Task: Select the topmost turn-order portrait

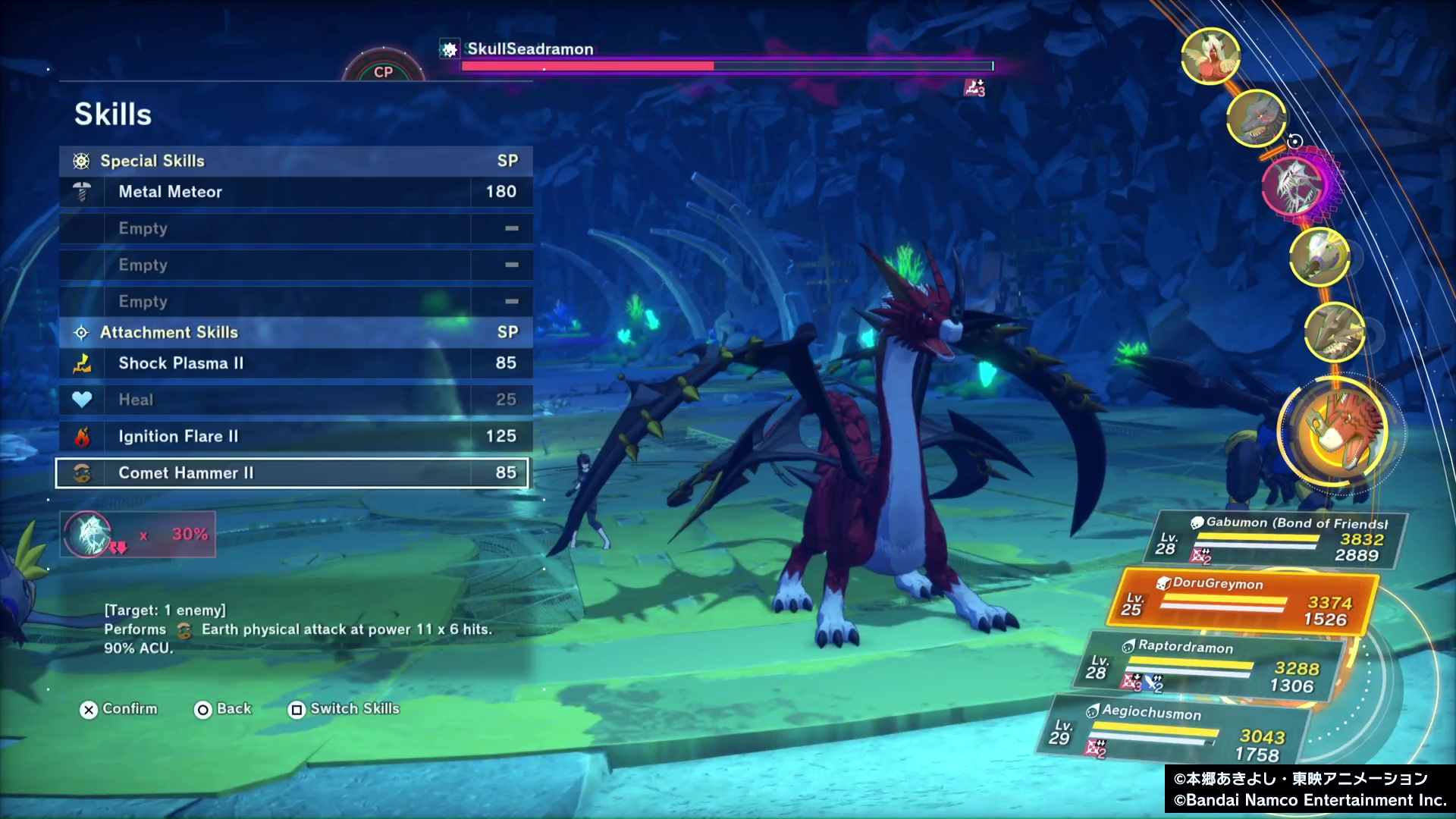Action: click(1210, 56)
